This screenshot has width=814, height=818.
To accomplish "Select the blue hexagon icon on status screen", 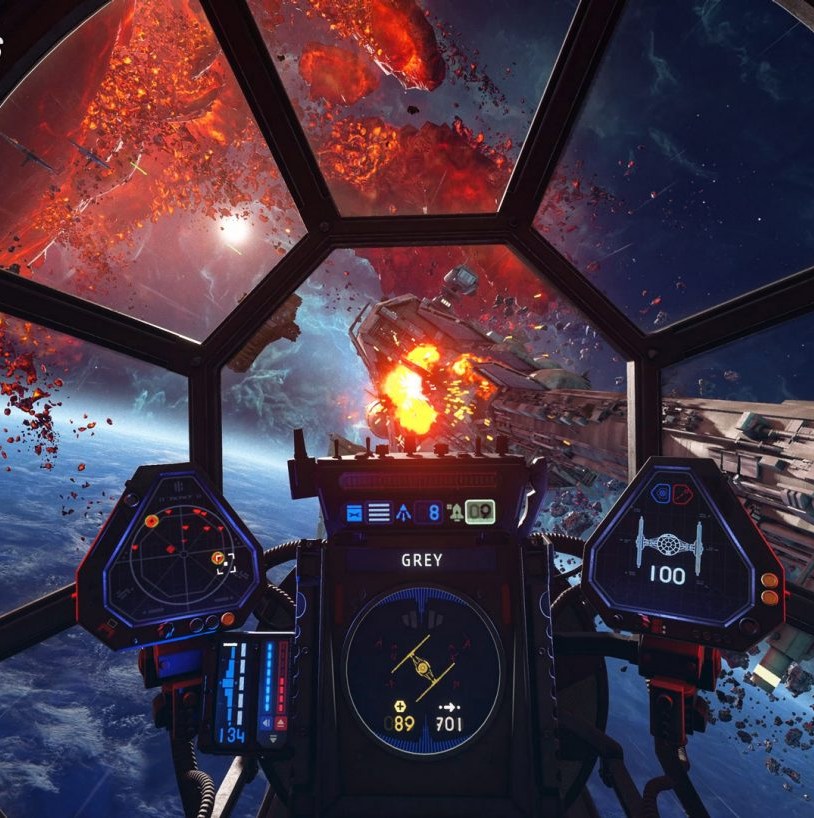I will (x=659, y=493).
